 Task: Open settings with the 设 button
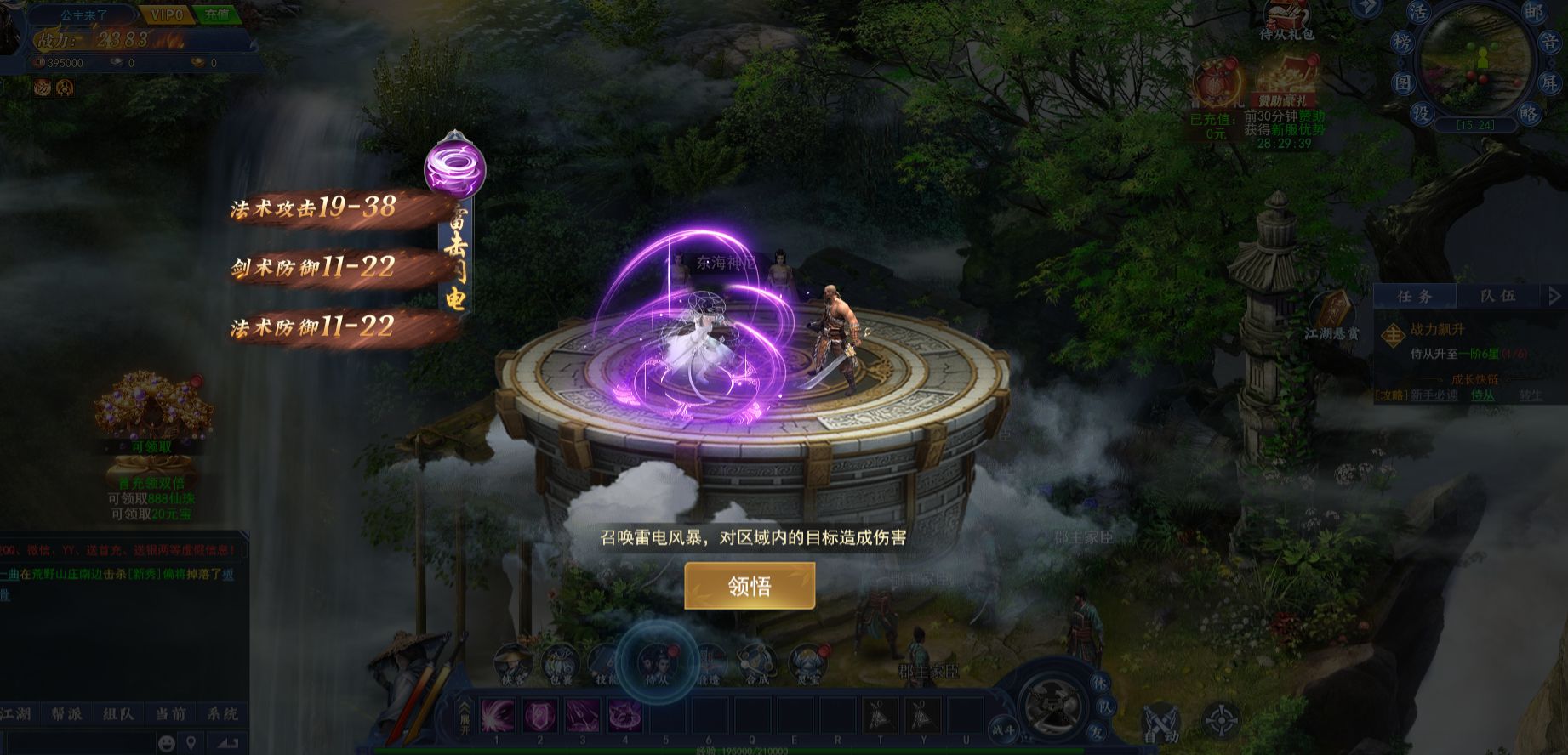pyautogui.click(x=1421, y=113)
